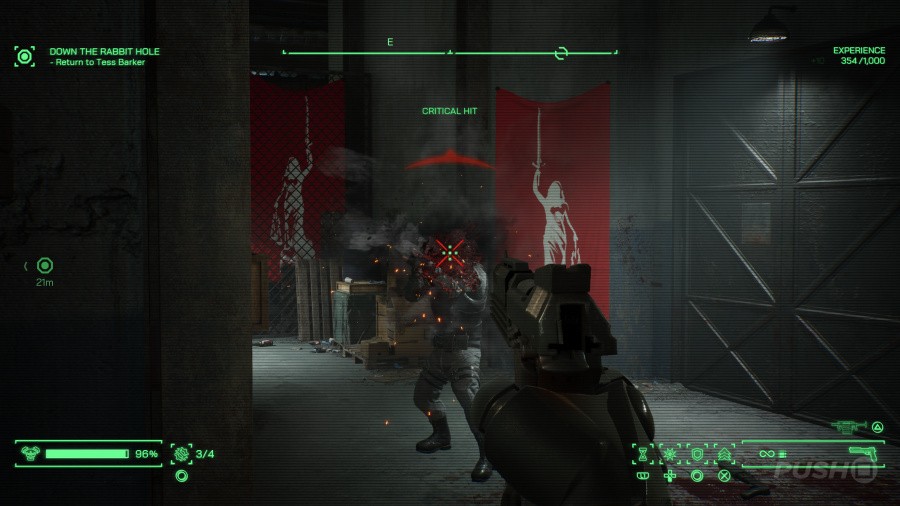Activate the hourglass slow-time ability

[x=641, y=454]
